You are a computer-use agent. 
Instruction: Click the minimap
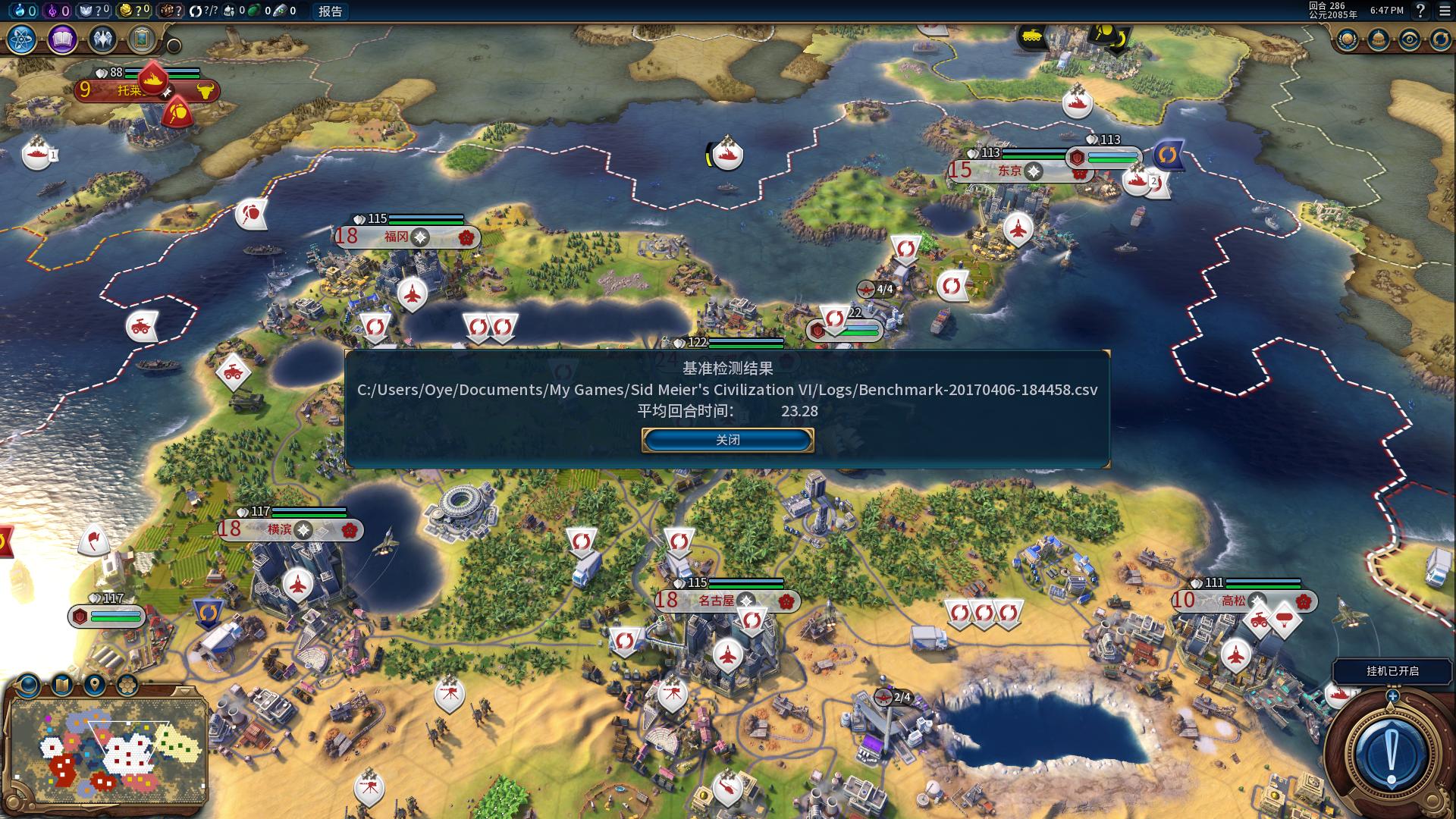point(106,751)
